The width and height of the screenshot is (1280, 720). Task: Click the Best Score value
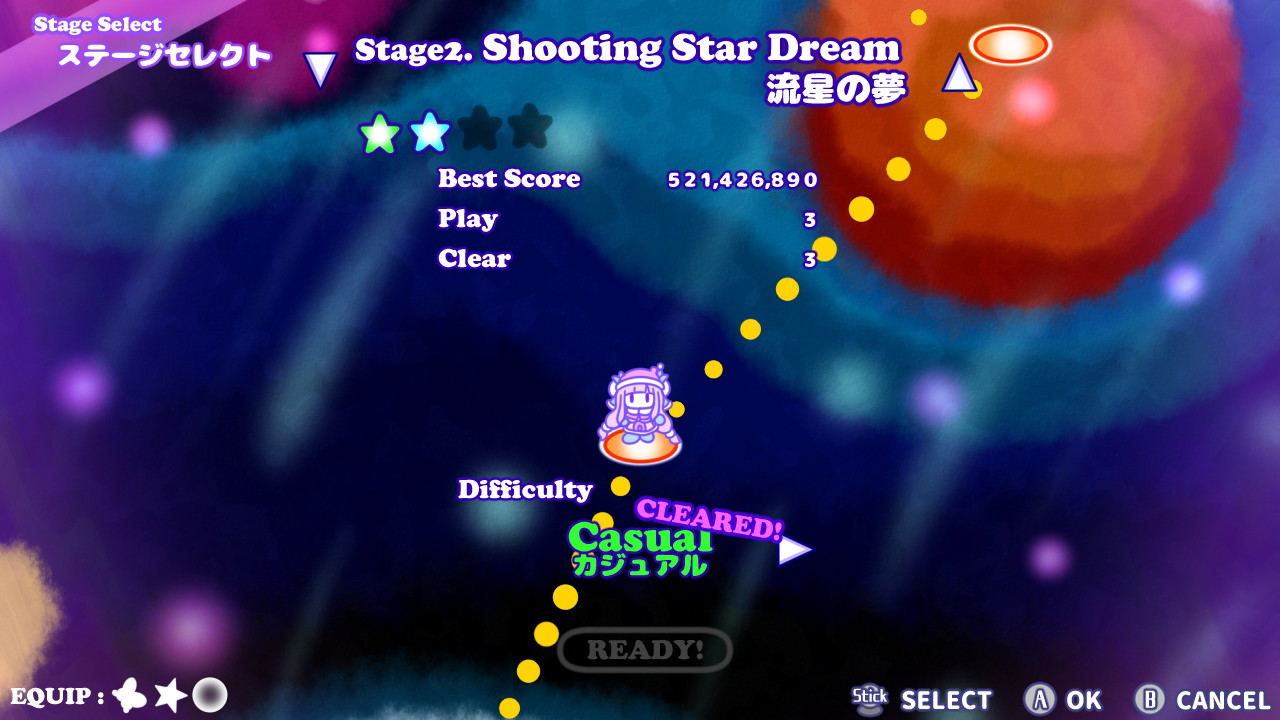tap(742, 181)
